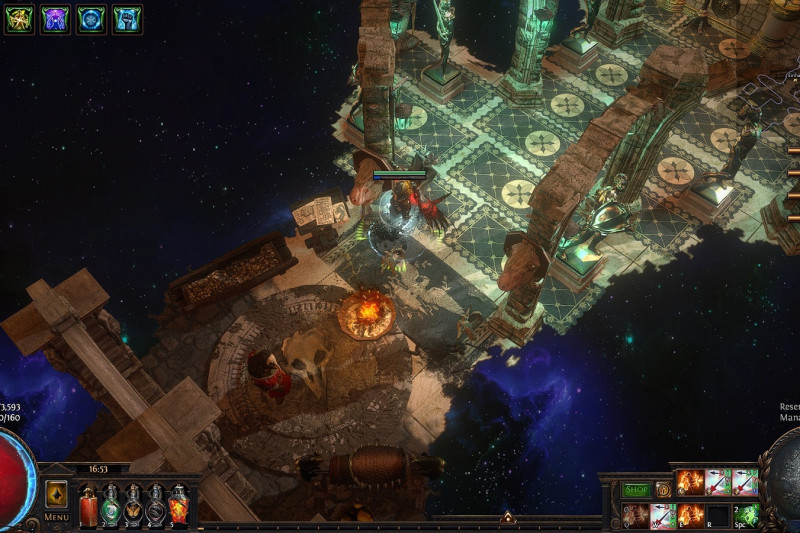Use the green flask in slot 2
800x533 pixels.
pos(111,505)
